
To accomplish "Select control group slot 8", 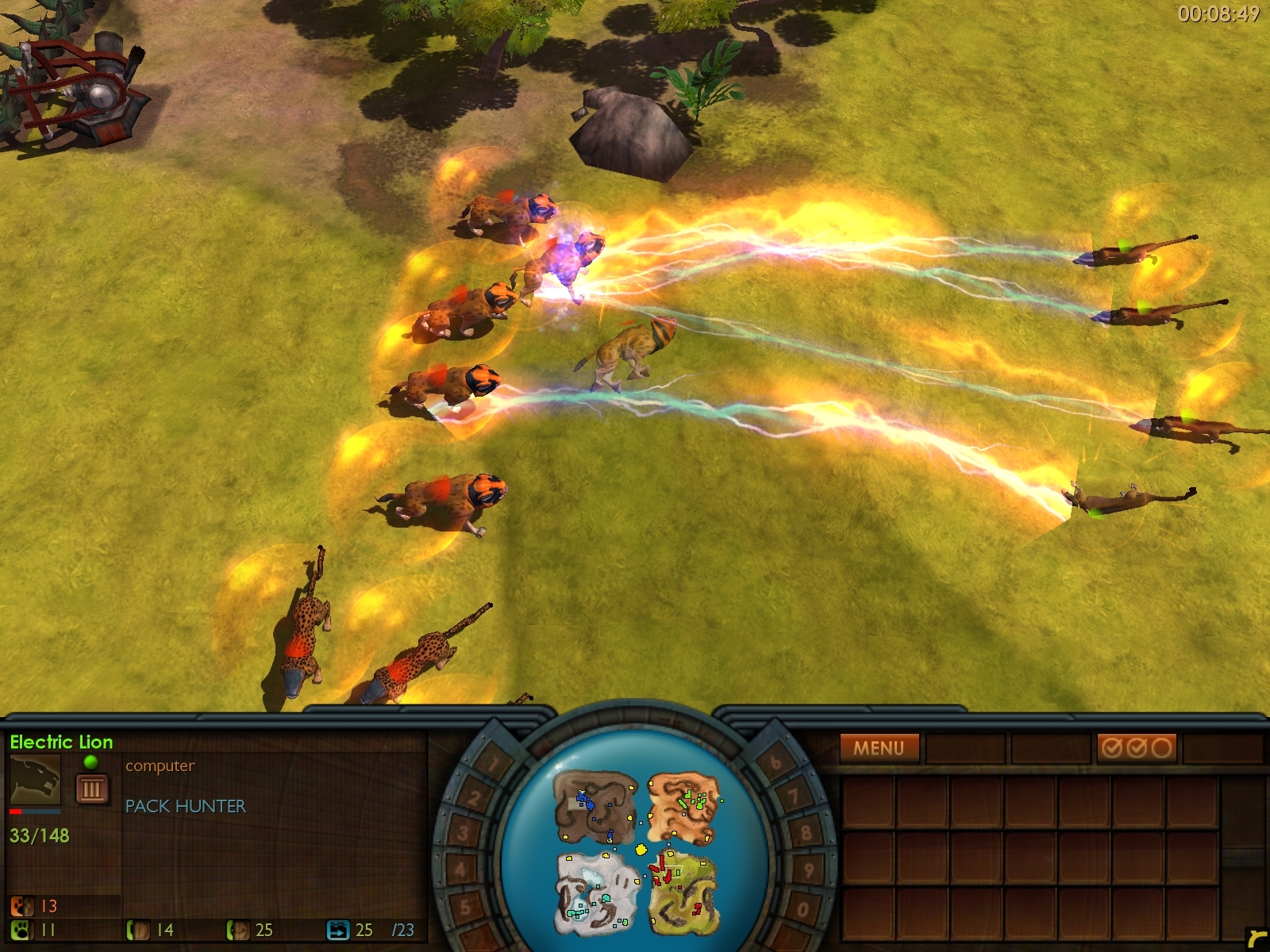I will pyautogui.click(x=806, y=833).
